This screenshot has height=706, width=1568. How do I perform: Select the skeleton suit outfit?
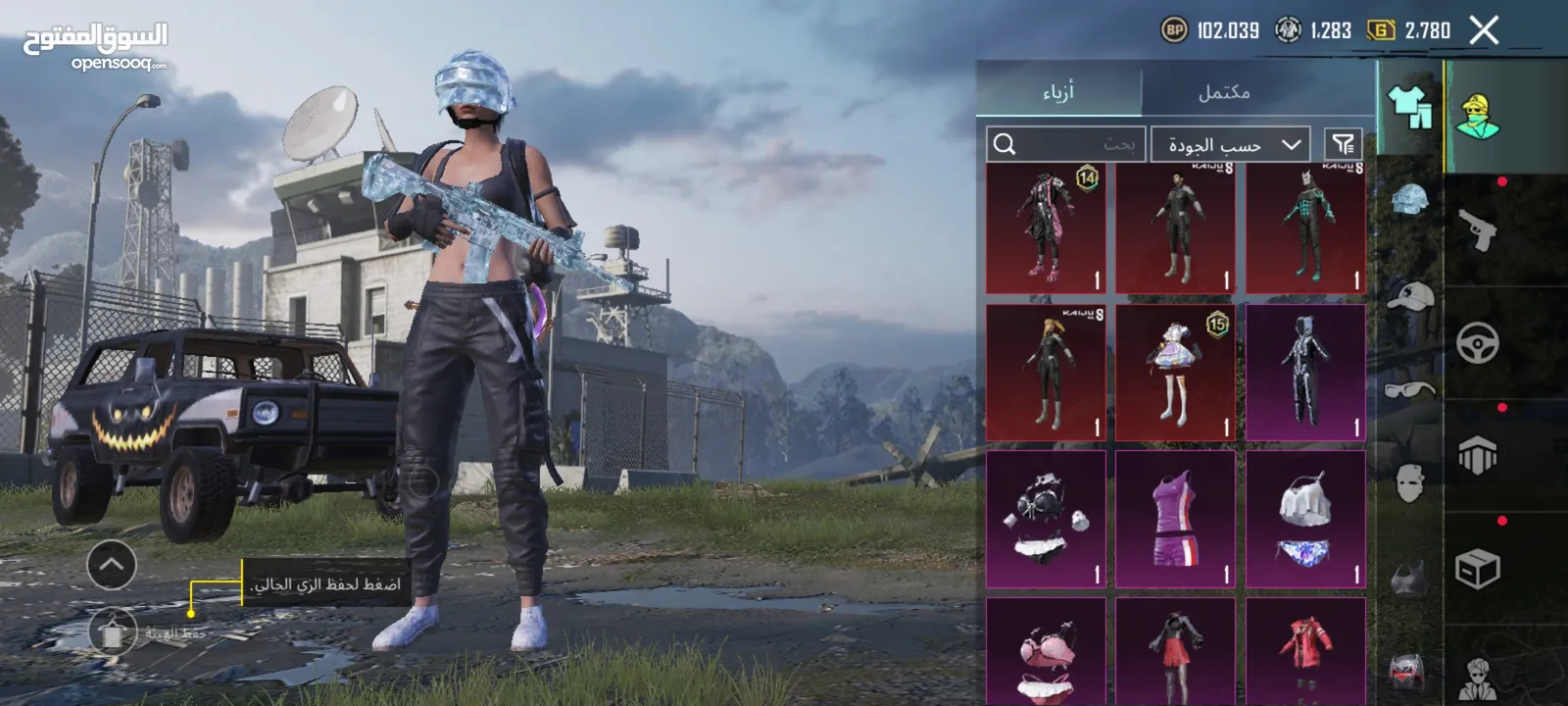[x=1305, y=373]
